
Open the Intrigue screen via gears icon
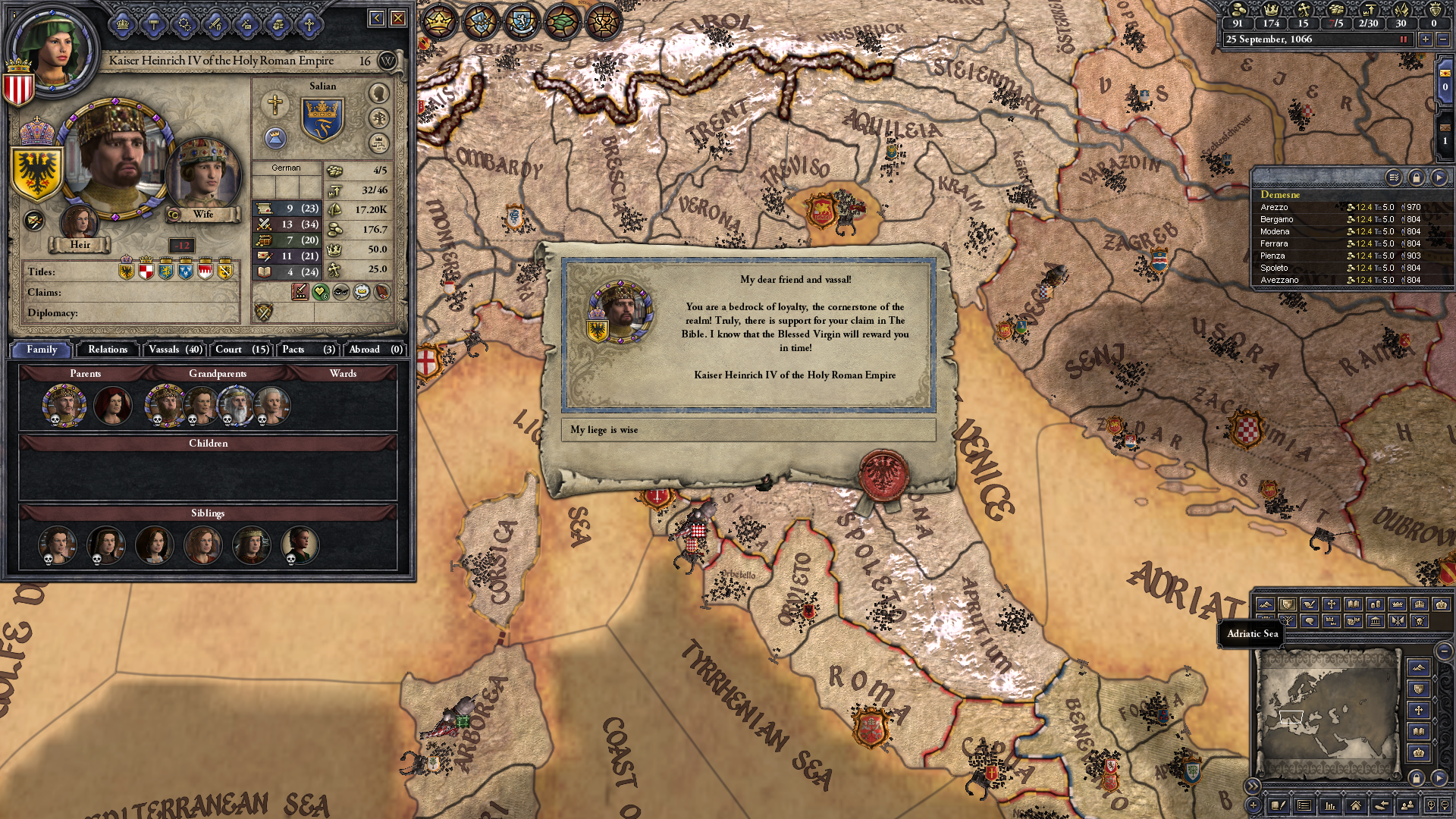tap(185, 23)
